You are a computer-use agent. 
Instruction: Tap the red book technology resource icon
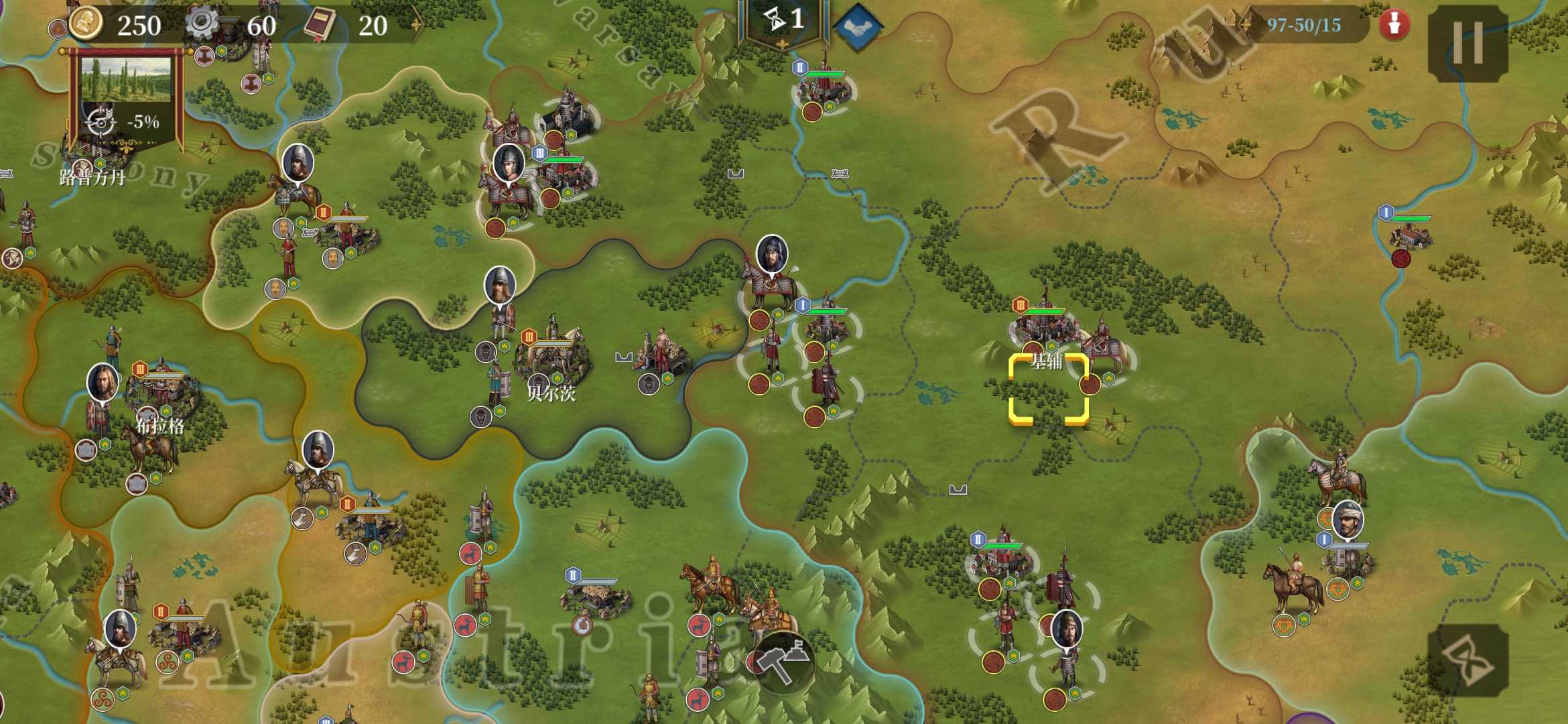coord(320,24)
